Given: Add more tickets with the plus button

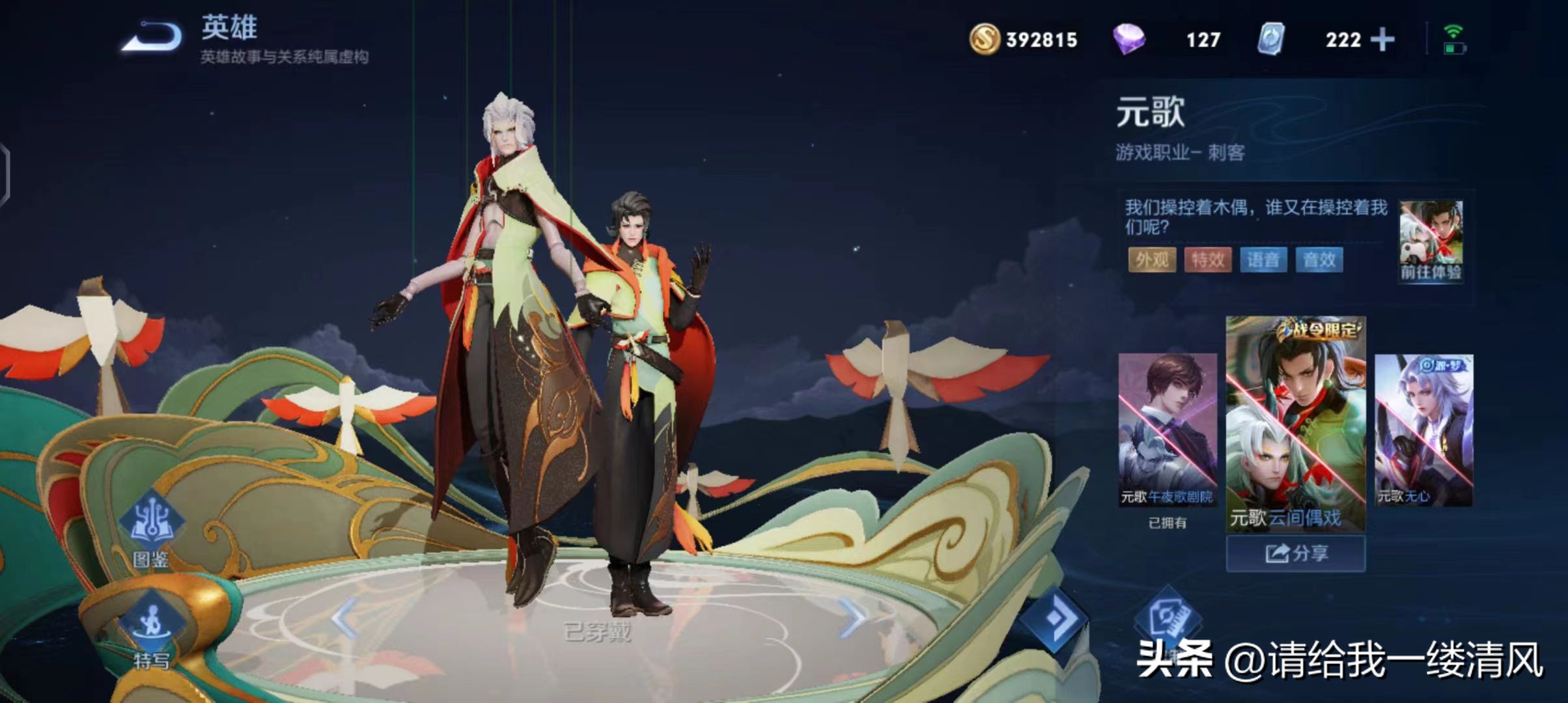Looking at the screenshot, I should (1382, 40).
